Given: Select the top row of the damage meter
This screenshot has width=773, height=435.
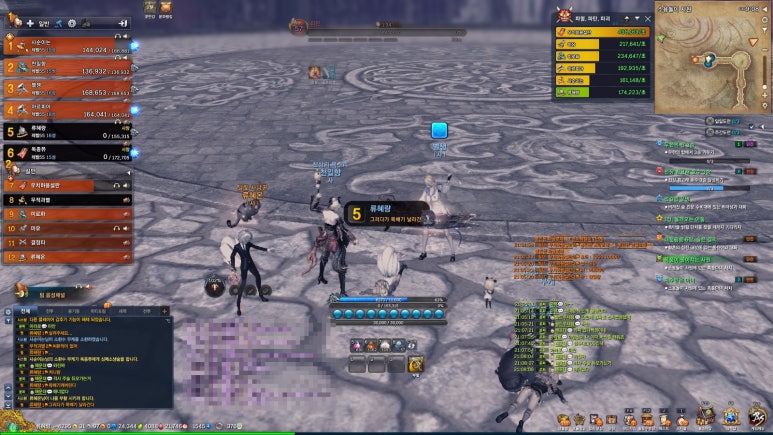Looking at the screenshot, I should pos(599,32).
